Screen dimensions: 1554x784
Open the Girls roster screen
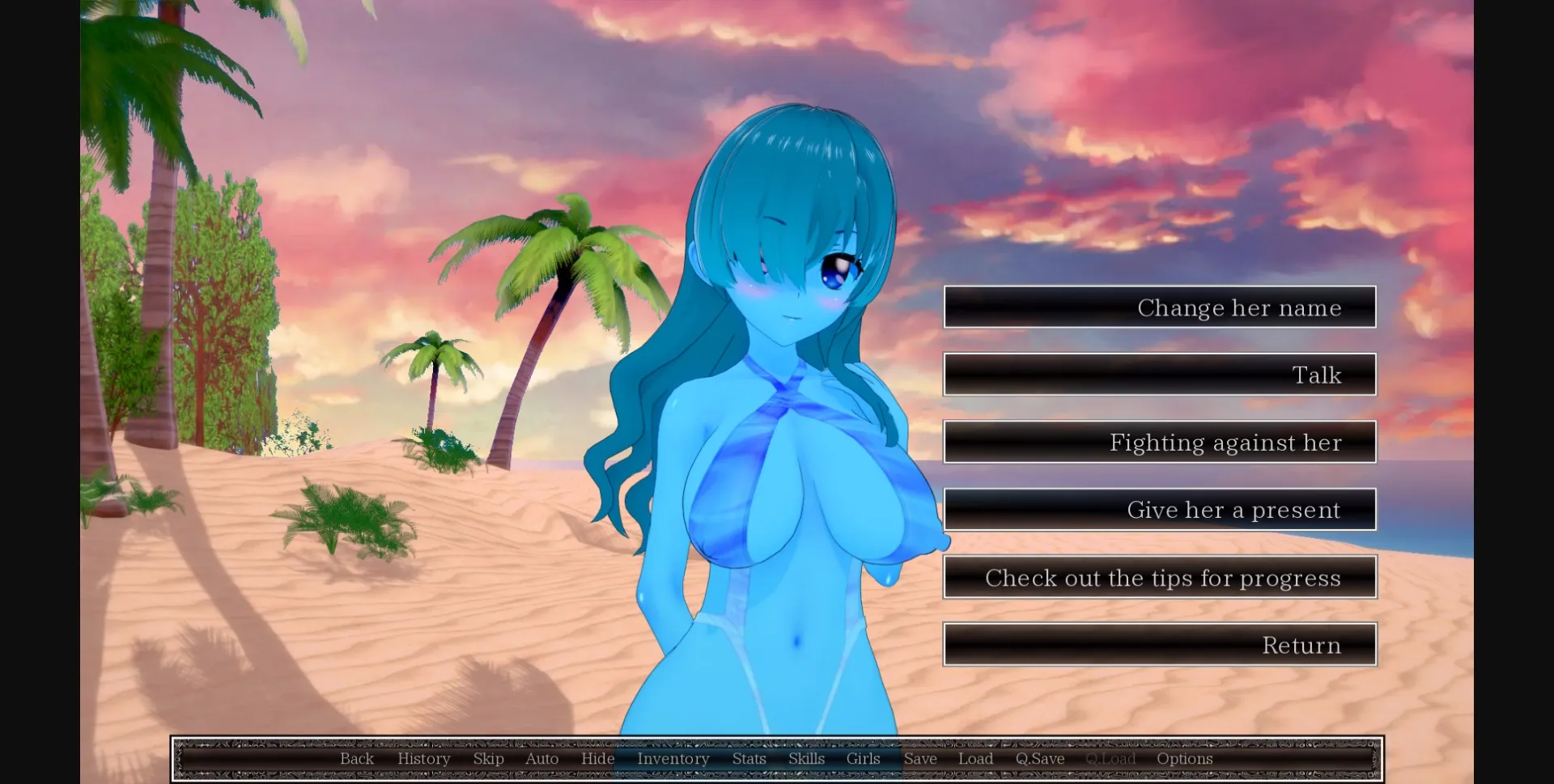[x=862, y=758]
